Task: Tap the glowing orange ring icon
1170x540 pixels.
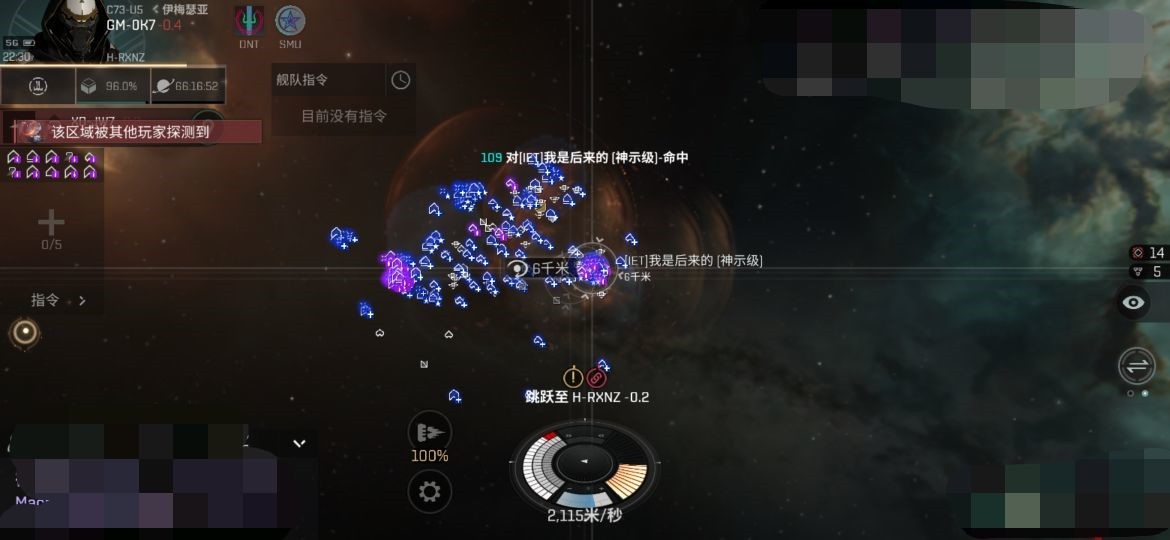Action: point(25,332)
